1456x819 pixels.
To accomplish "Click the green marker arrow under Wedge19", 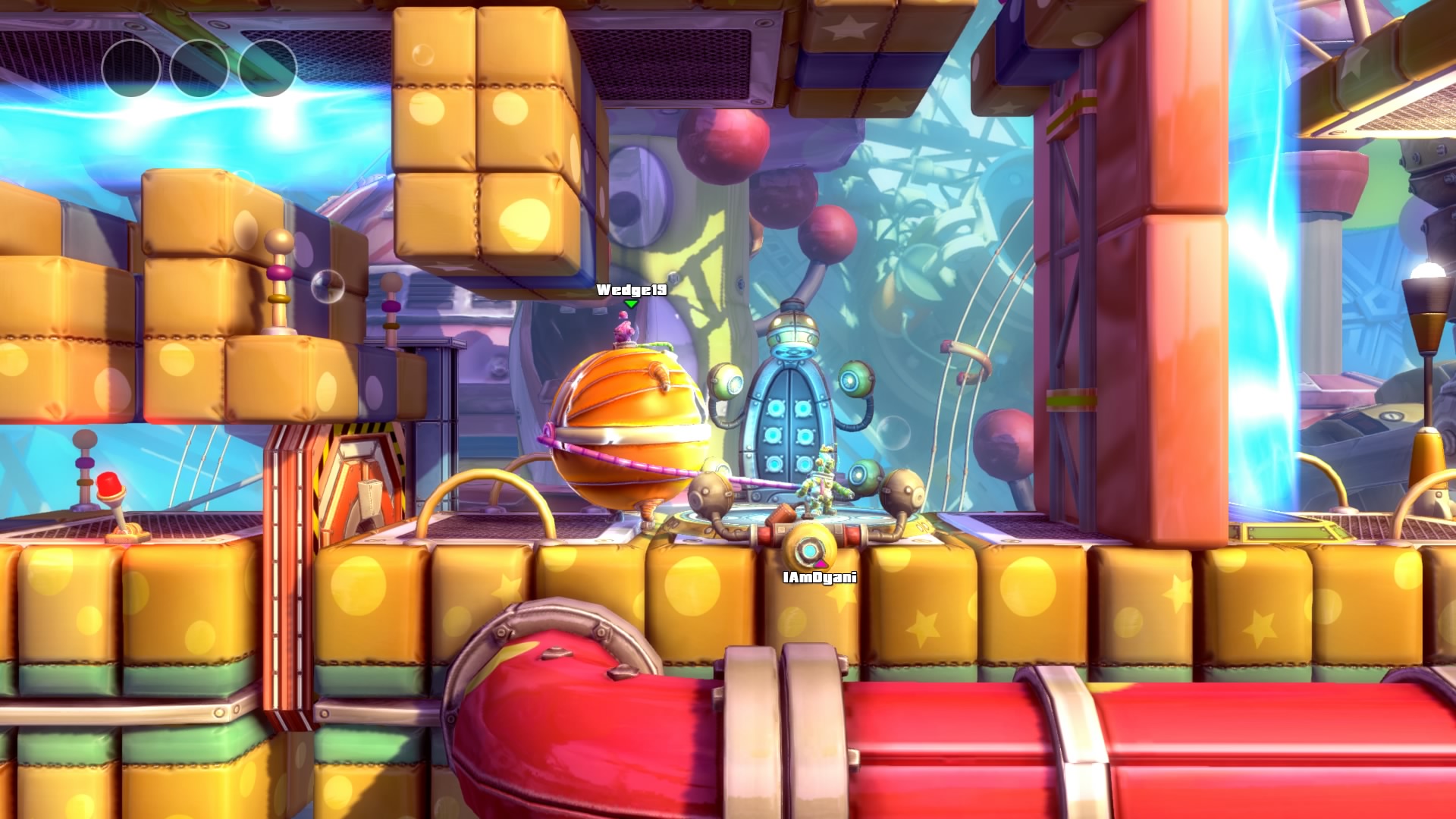I will (x=632, y=304).
